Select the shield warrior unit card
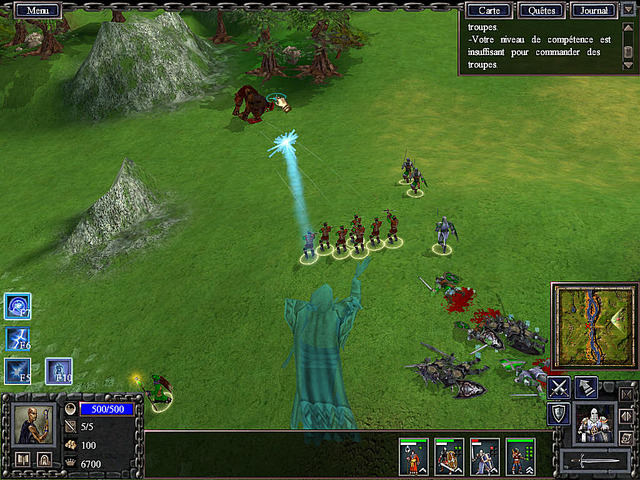The width and height of the screenshot is (640, 480). point(448,457)
